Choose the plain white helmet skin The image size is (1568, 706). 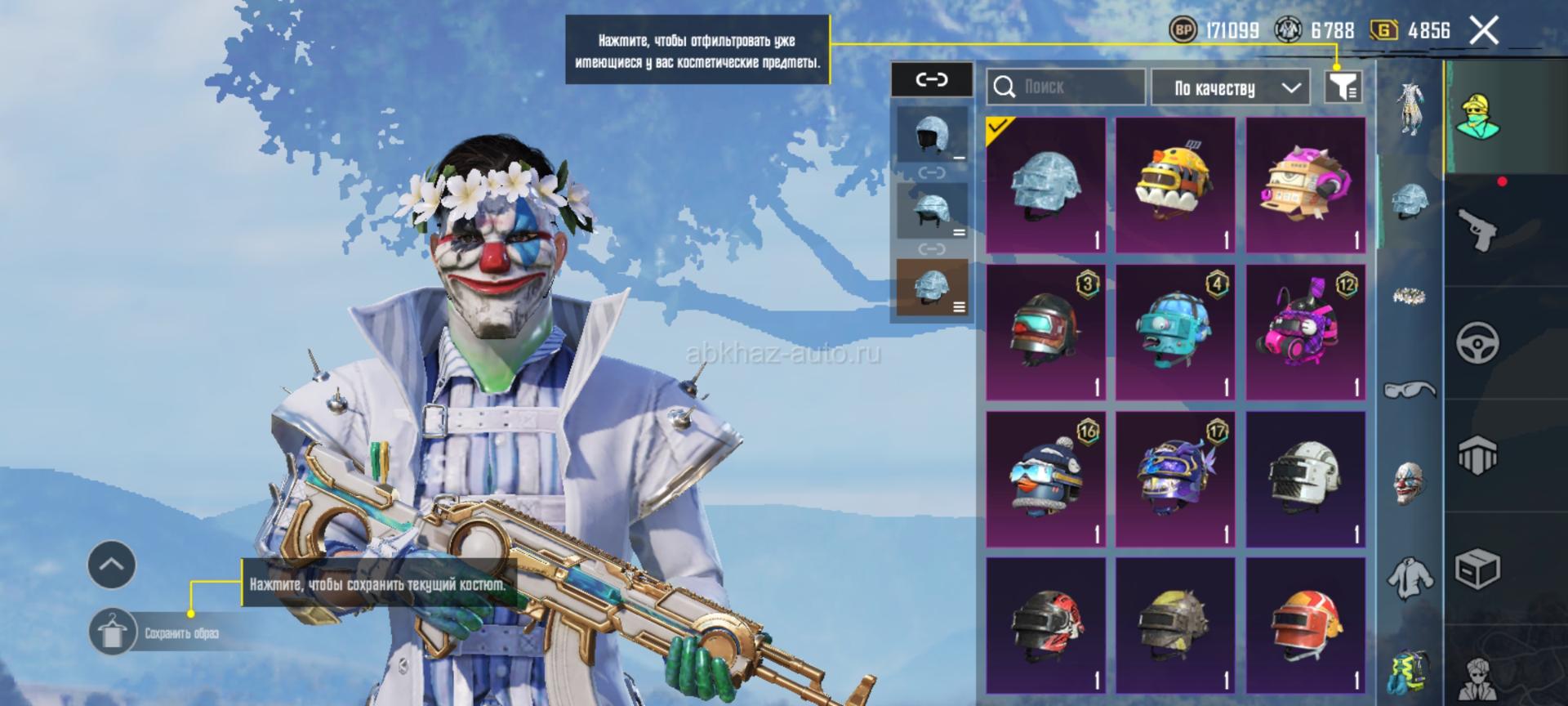point(1305,480)
